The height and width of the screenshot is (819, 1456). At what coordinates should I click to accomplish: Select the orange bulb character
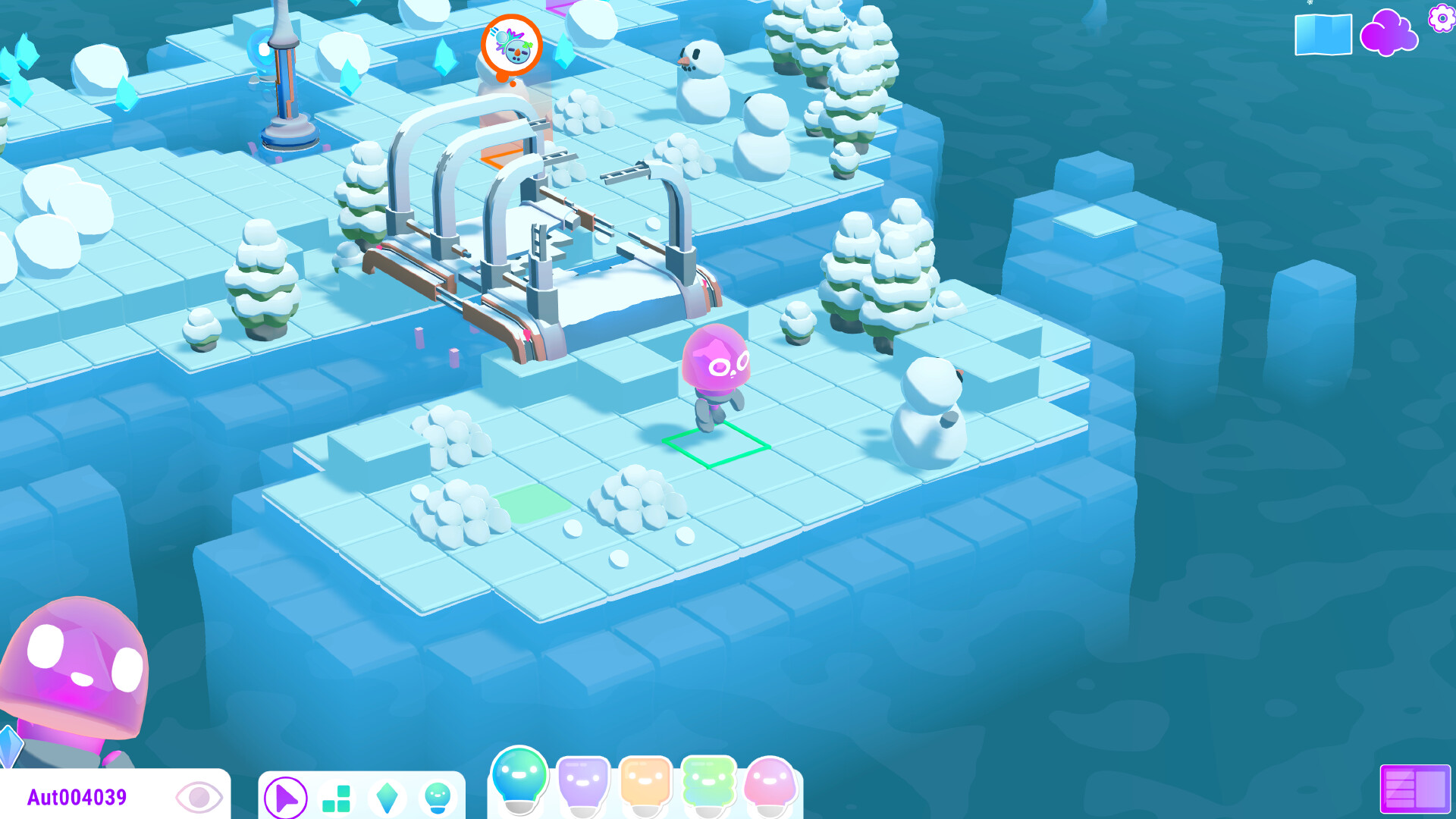coord(645,781)
